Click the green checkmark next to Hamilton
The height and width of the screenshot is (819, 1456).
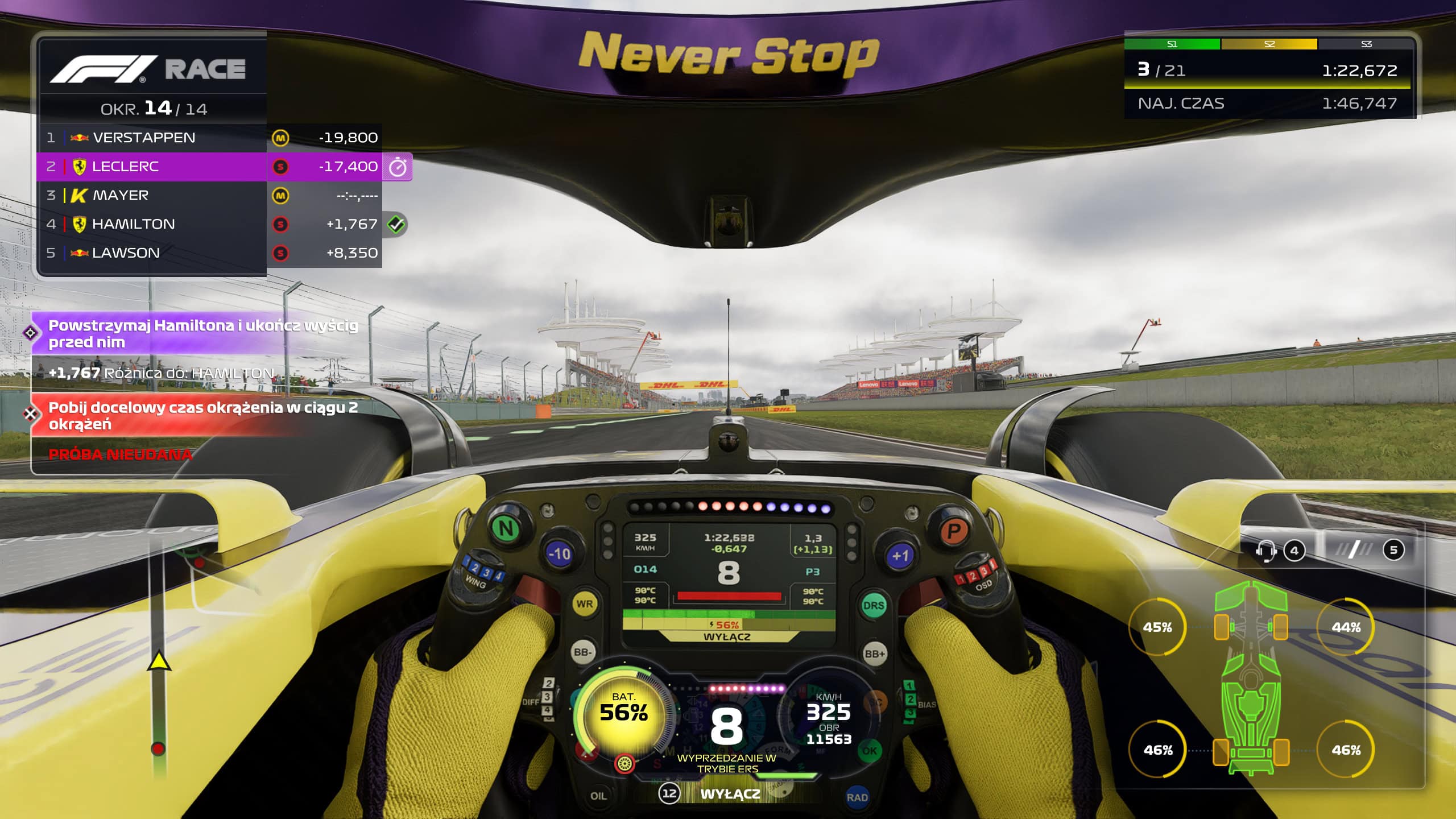point(396,224)
